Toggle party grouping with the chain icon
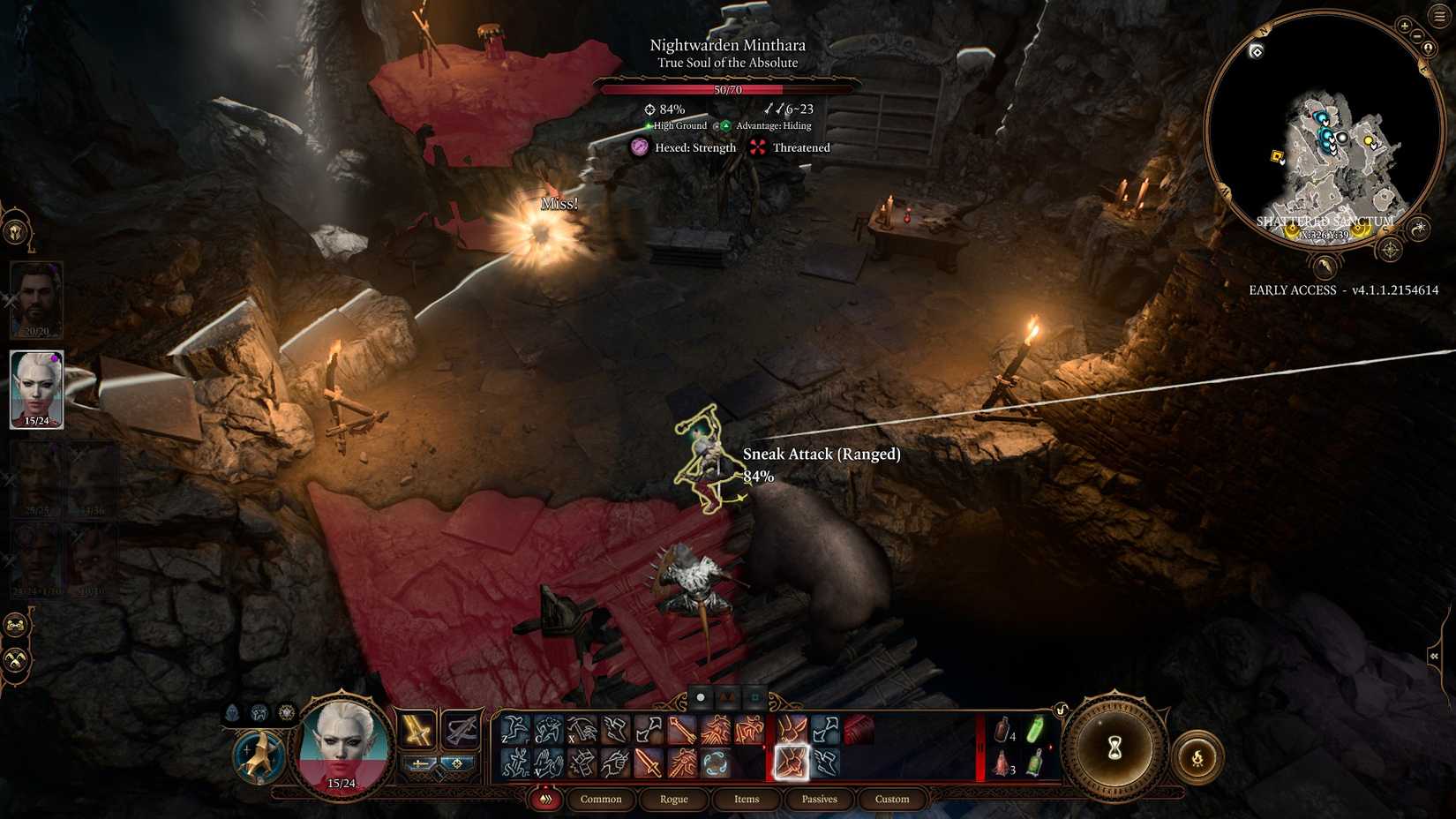The height and width of the screenshot is (819, 1456). tap(16, 627)
